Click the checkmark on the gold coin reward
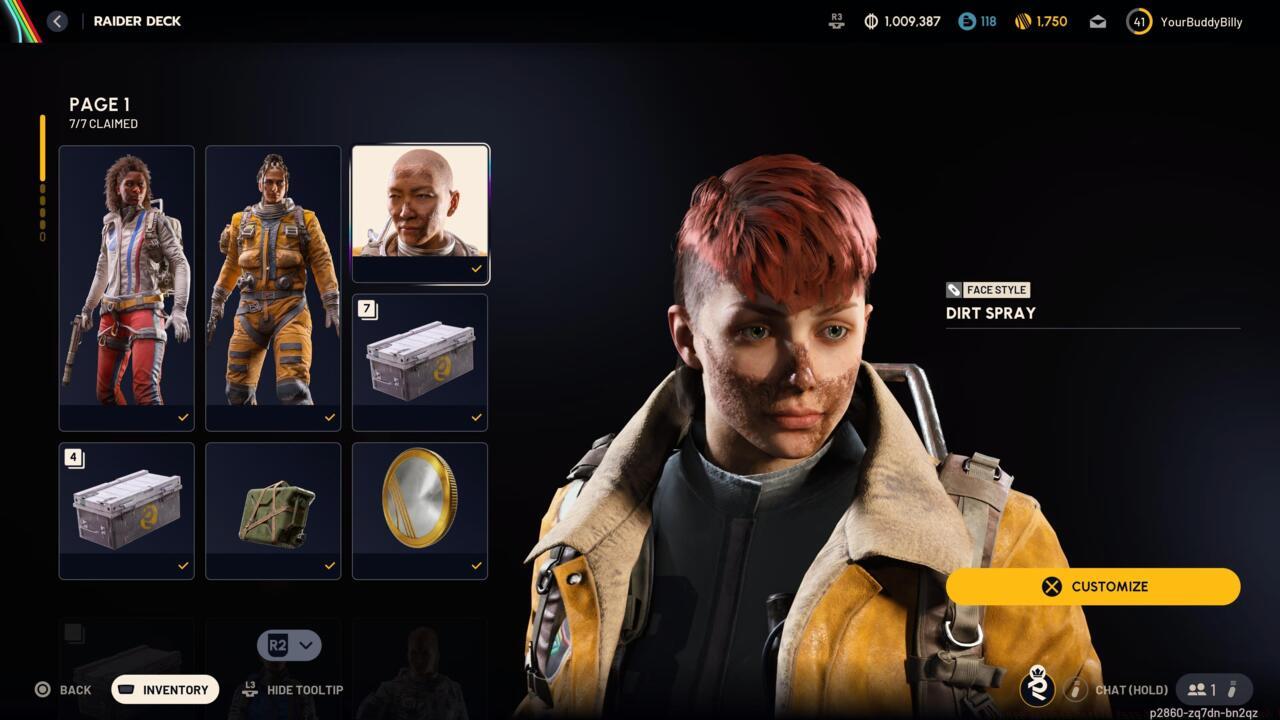 (x=477, y=565)
